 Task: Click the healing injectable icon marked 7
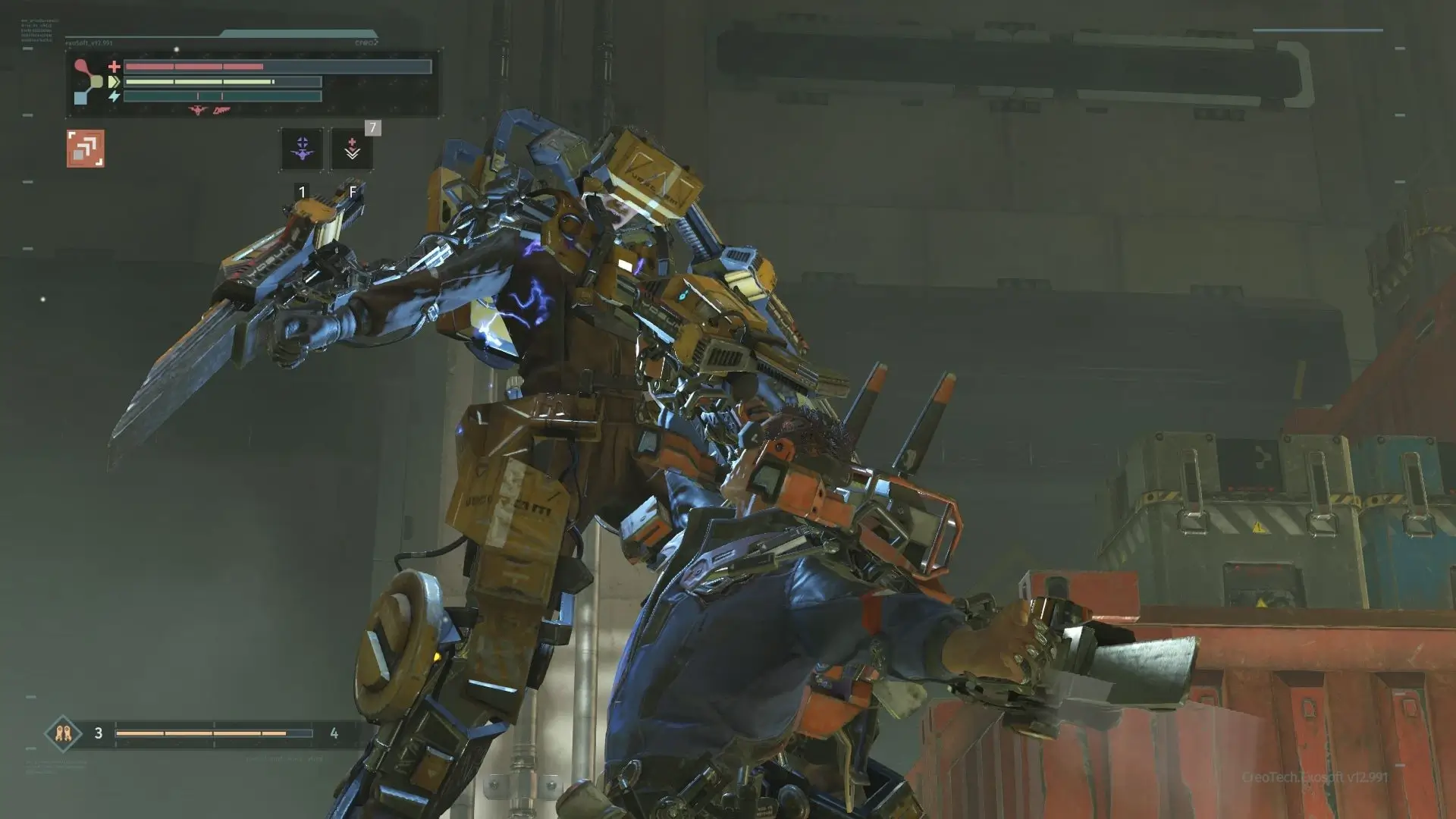[352, 146]
